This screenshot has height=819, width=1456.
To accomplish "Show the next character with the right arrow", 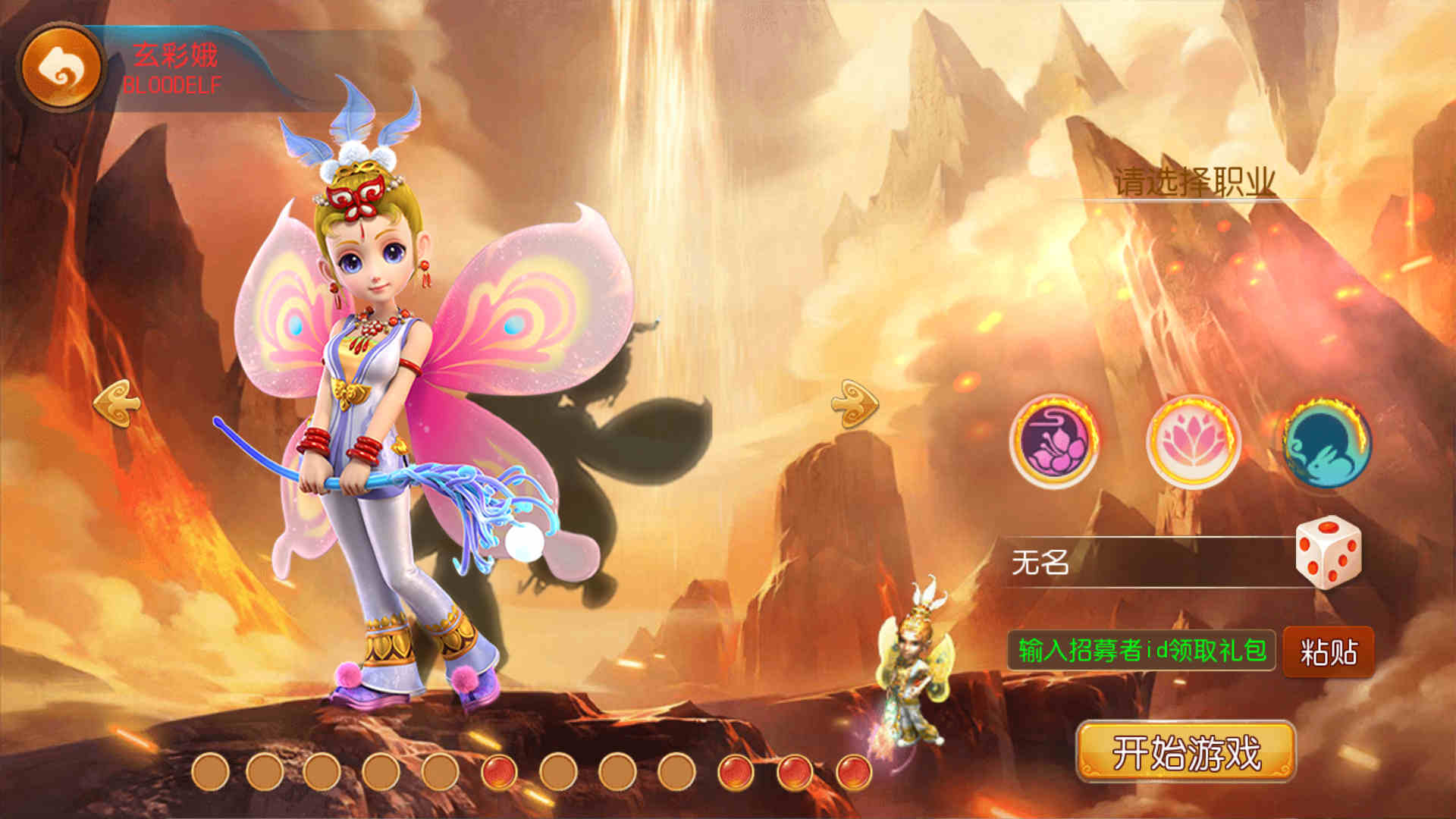I will 855,402.
